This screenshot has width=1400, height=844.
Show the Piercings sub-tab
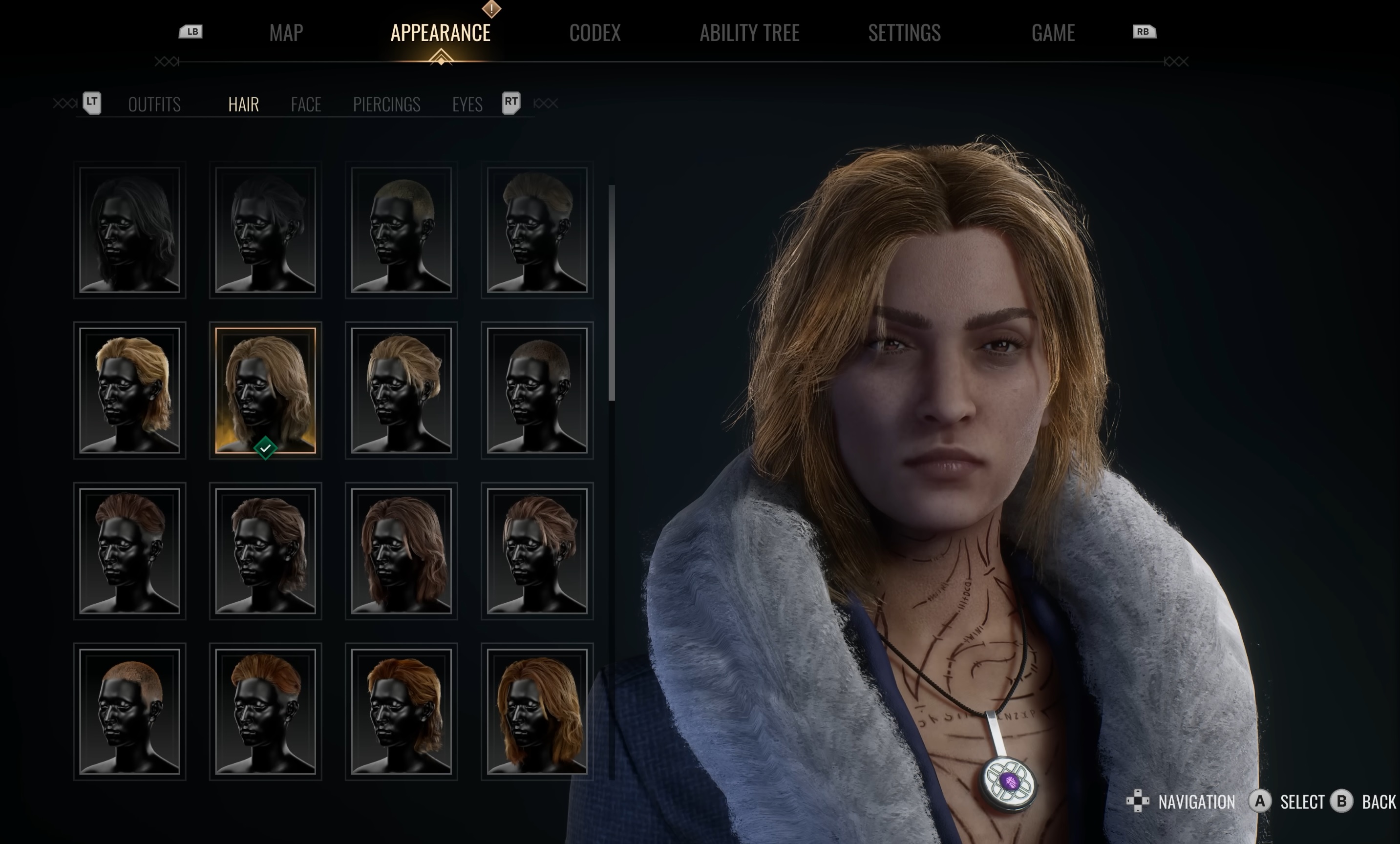386,105
